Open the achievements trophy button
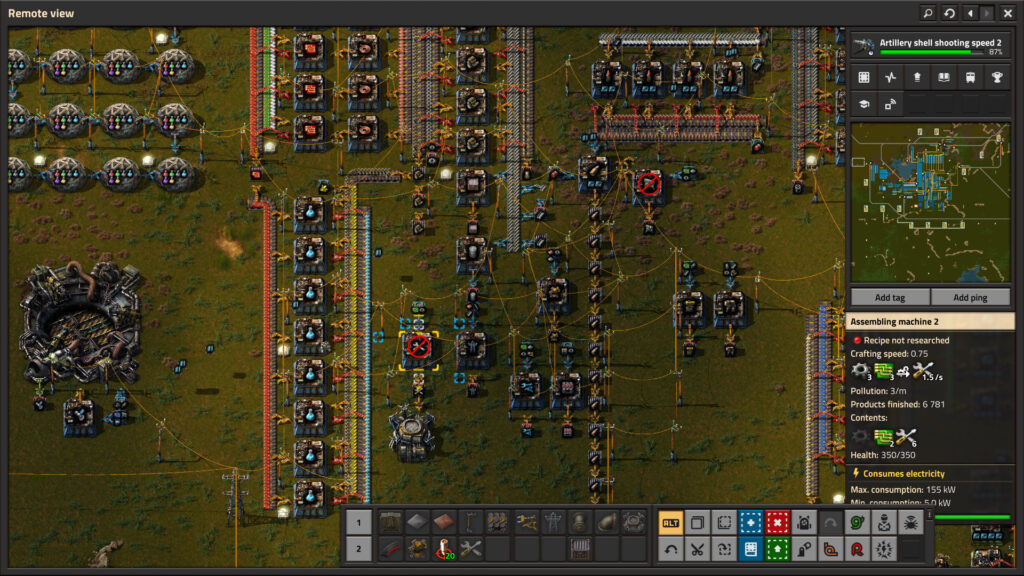The image size is (1024, 576). (996, 77)
